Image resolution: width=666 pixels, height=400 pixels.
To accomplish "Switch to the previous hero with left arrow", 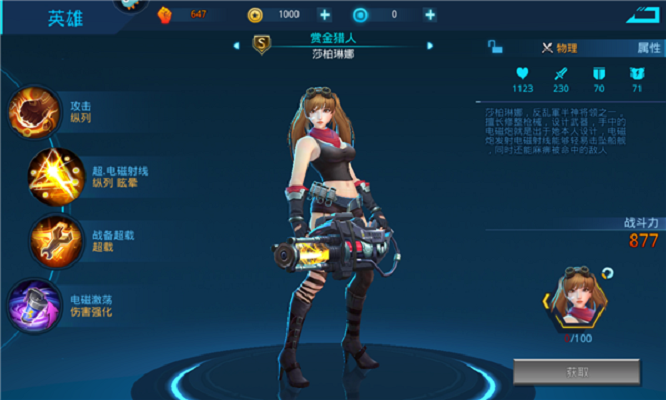I will pyautogui.click(x=235, y=45).
